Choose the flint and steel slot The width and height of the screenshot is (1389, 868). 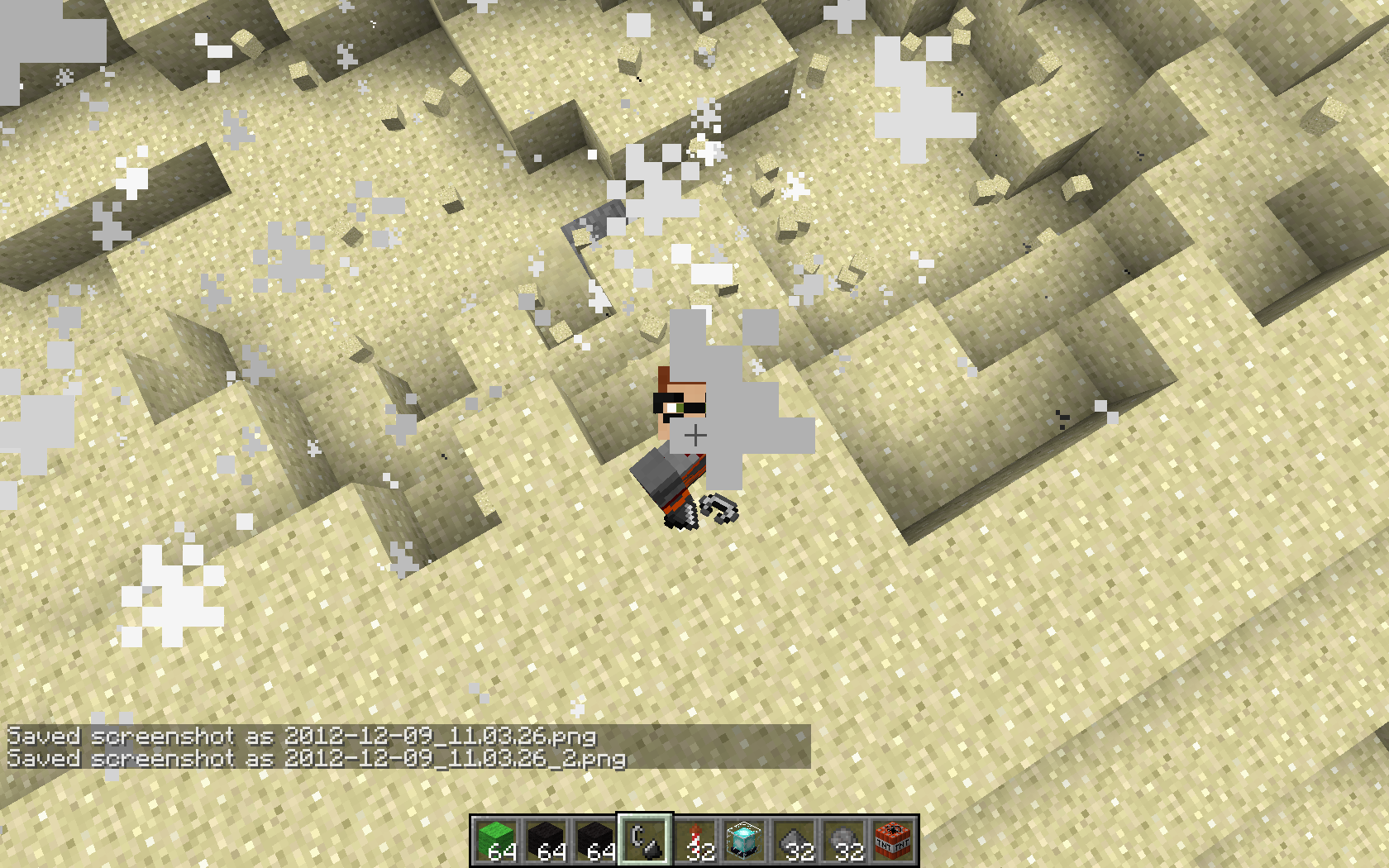(x=646, y=841)
